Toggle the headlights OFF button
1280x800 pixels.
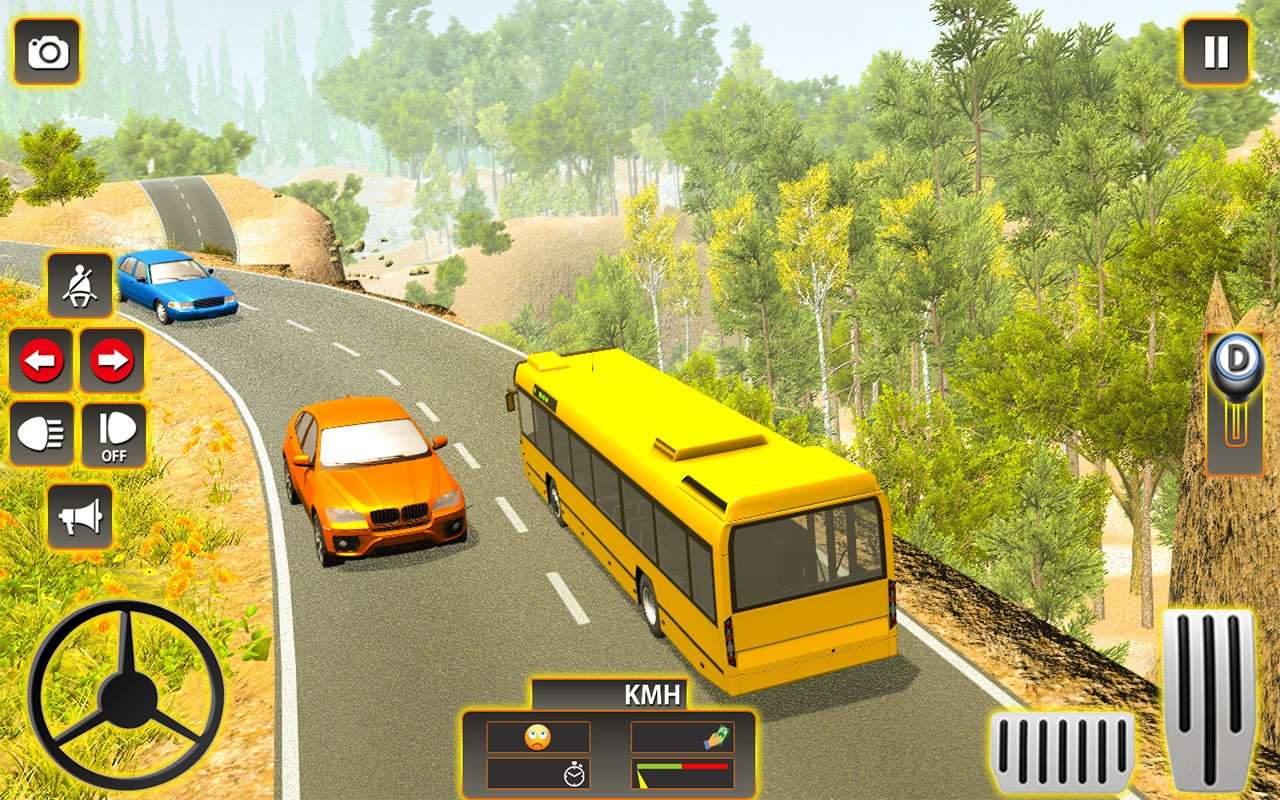112,434
